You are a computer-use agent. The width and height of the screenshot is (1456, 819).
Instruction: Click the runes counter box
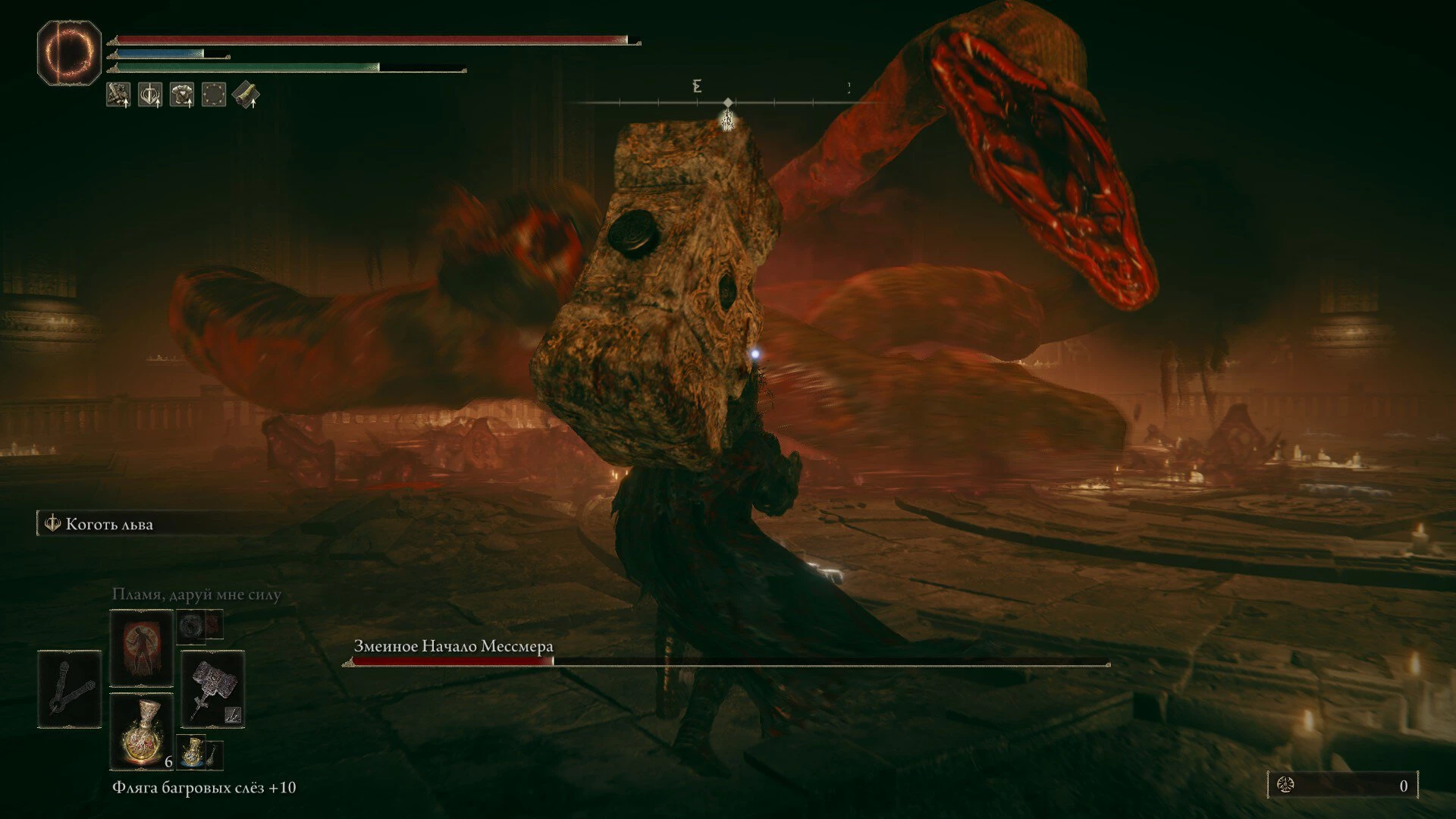(1342, 786)
